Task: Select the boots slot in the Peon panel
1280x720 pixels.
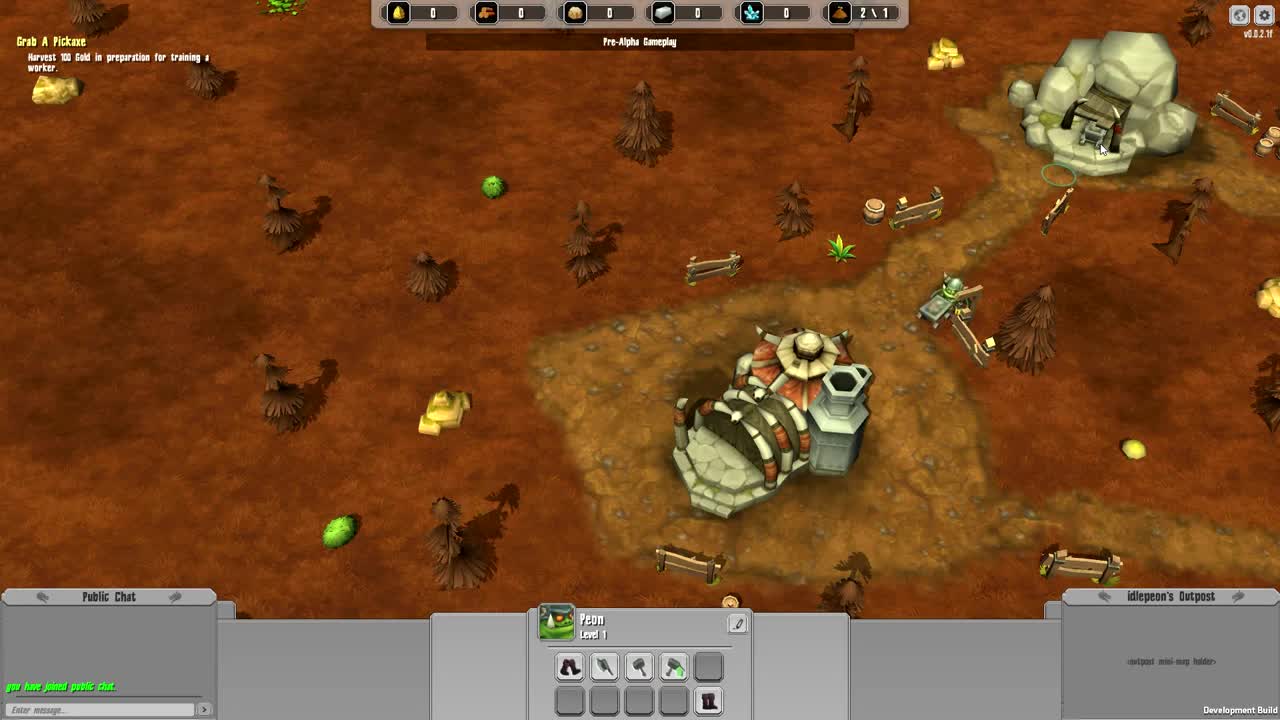Action: [569, 666]
